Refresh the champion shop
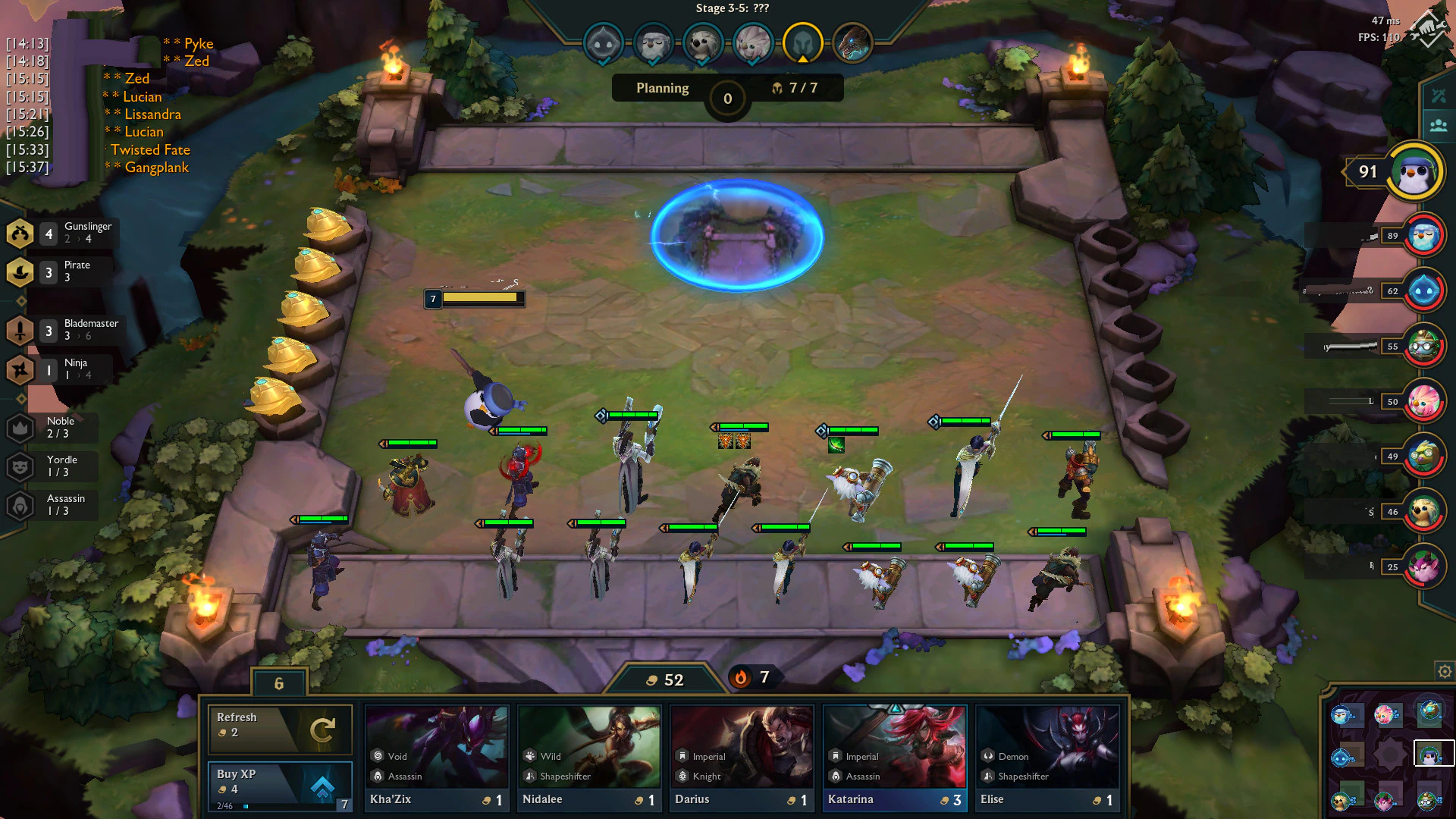The height and width of the screenshot is (819, 1456). (280, 728)
